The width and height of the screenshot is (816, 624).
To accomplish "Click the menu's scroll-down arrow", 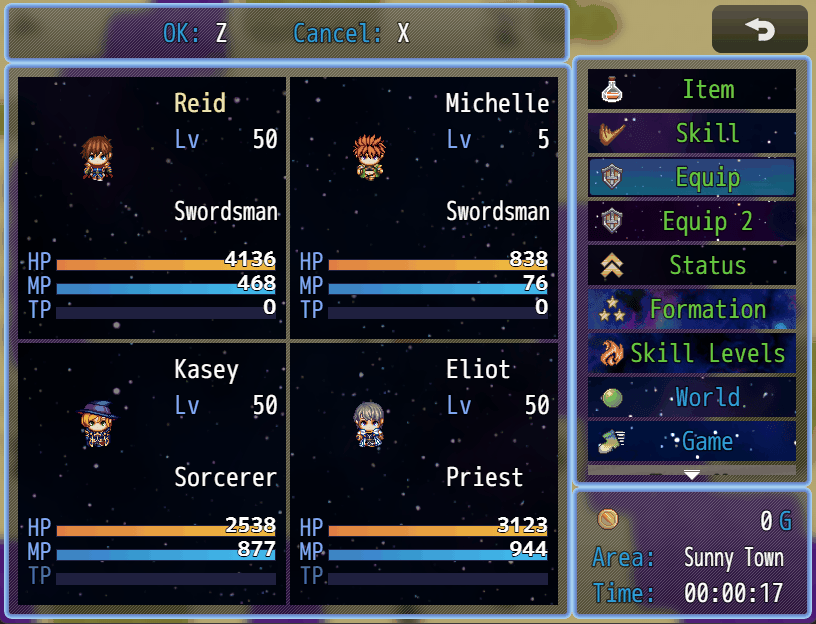I will click(x=692, y=475).
